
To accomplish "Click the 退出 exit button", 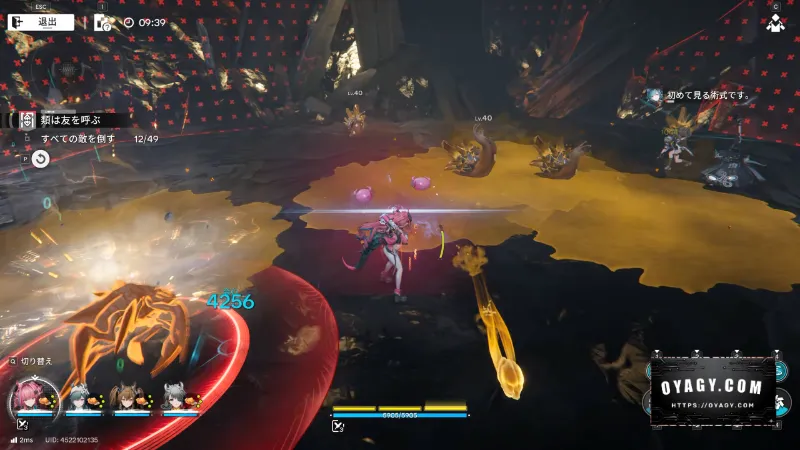I will [40, 21].
